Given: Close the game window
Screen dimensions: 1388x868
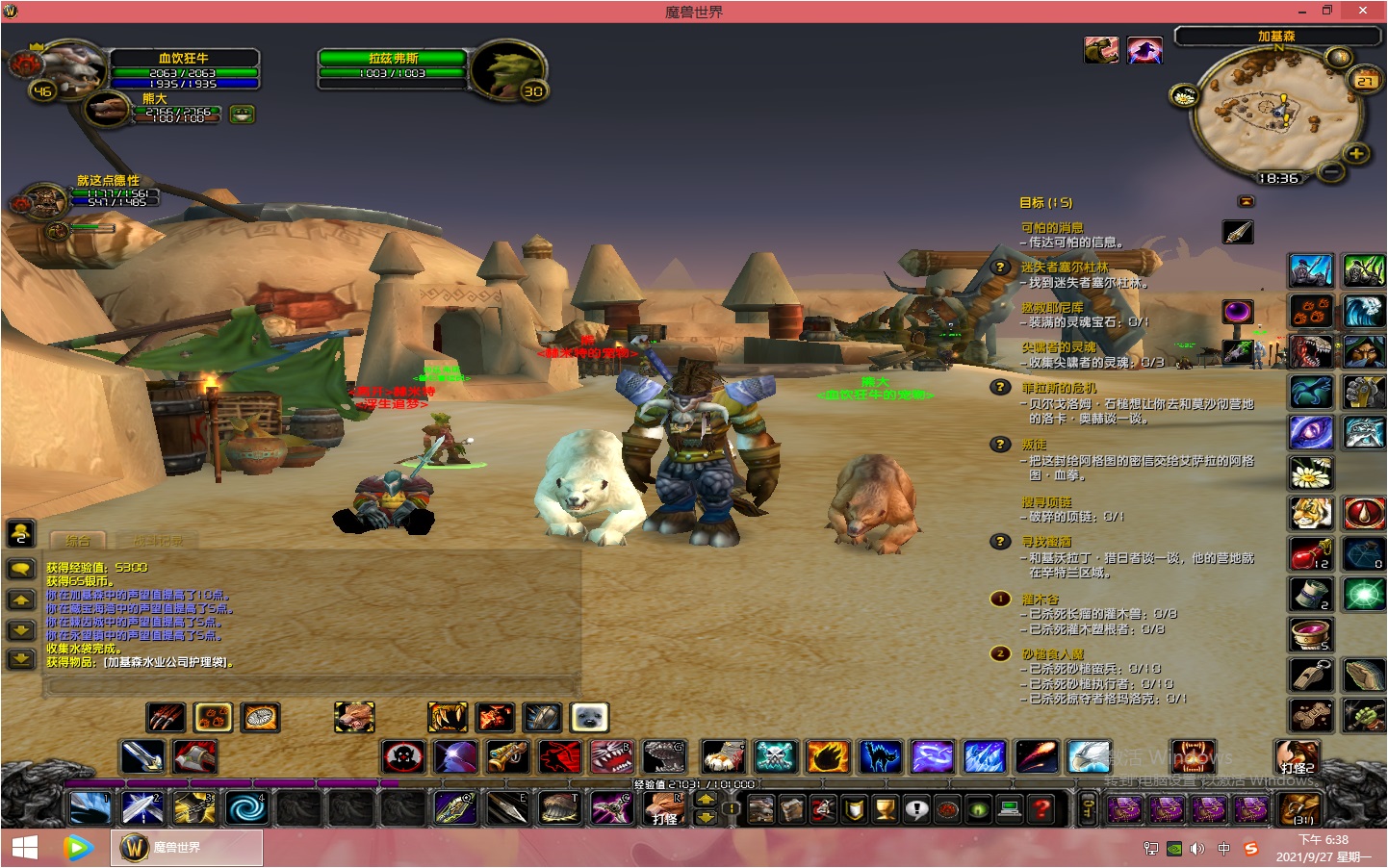Looking at the screenshot, I should (1362, 11).
